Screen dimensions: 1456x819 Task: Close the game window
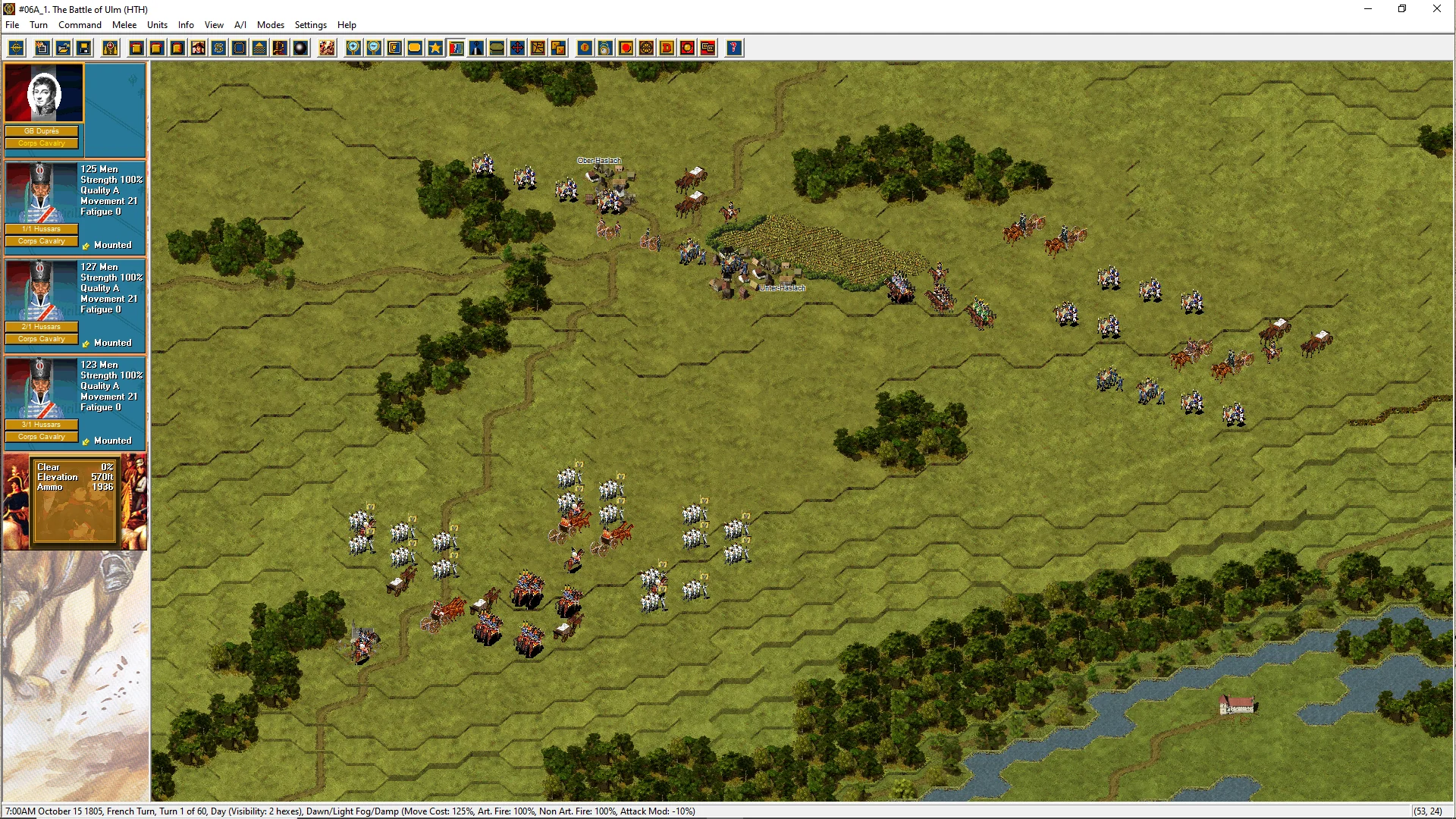tap(1436, 9)
